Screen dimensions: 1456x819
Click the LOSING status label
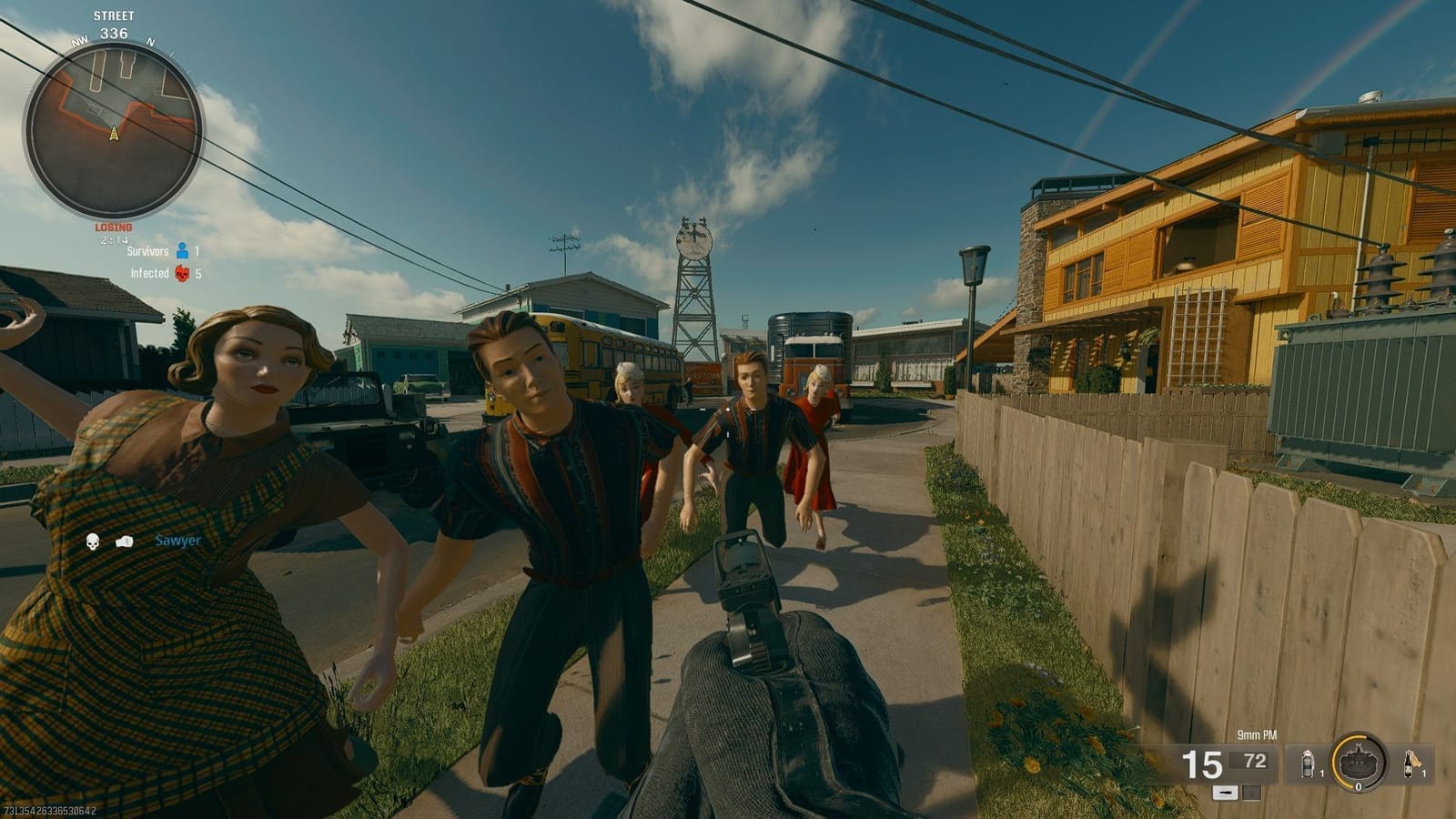click(x=113, y=227)
